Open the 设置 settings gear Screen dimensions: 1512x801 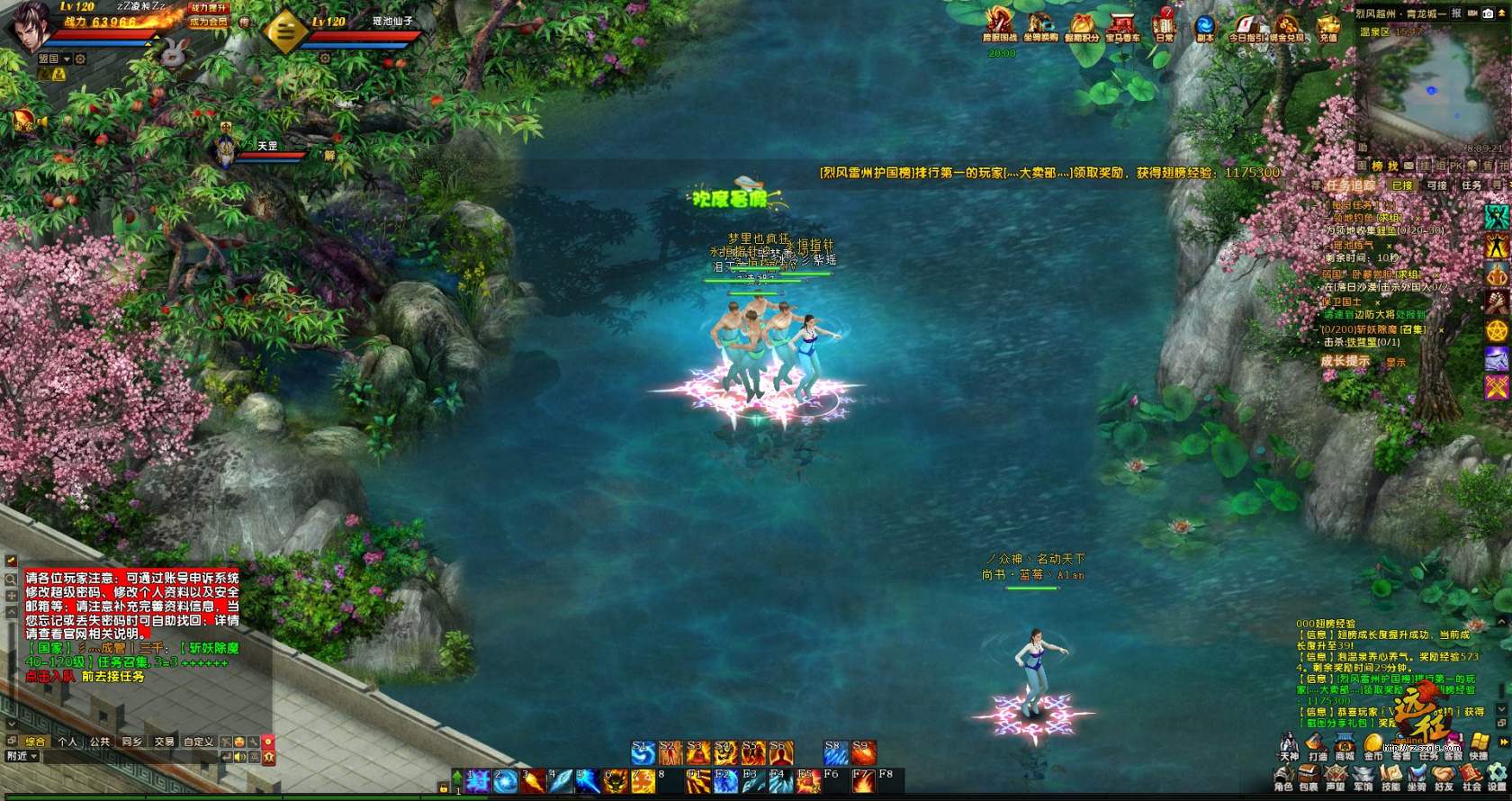1497,778
